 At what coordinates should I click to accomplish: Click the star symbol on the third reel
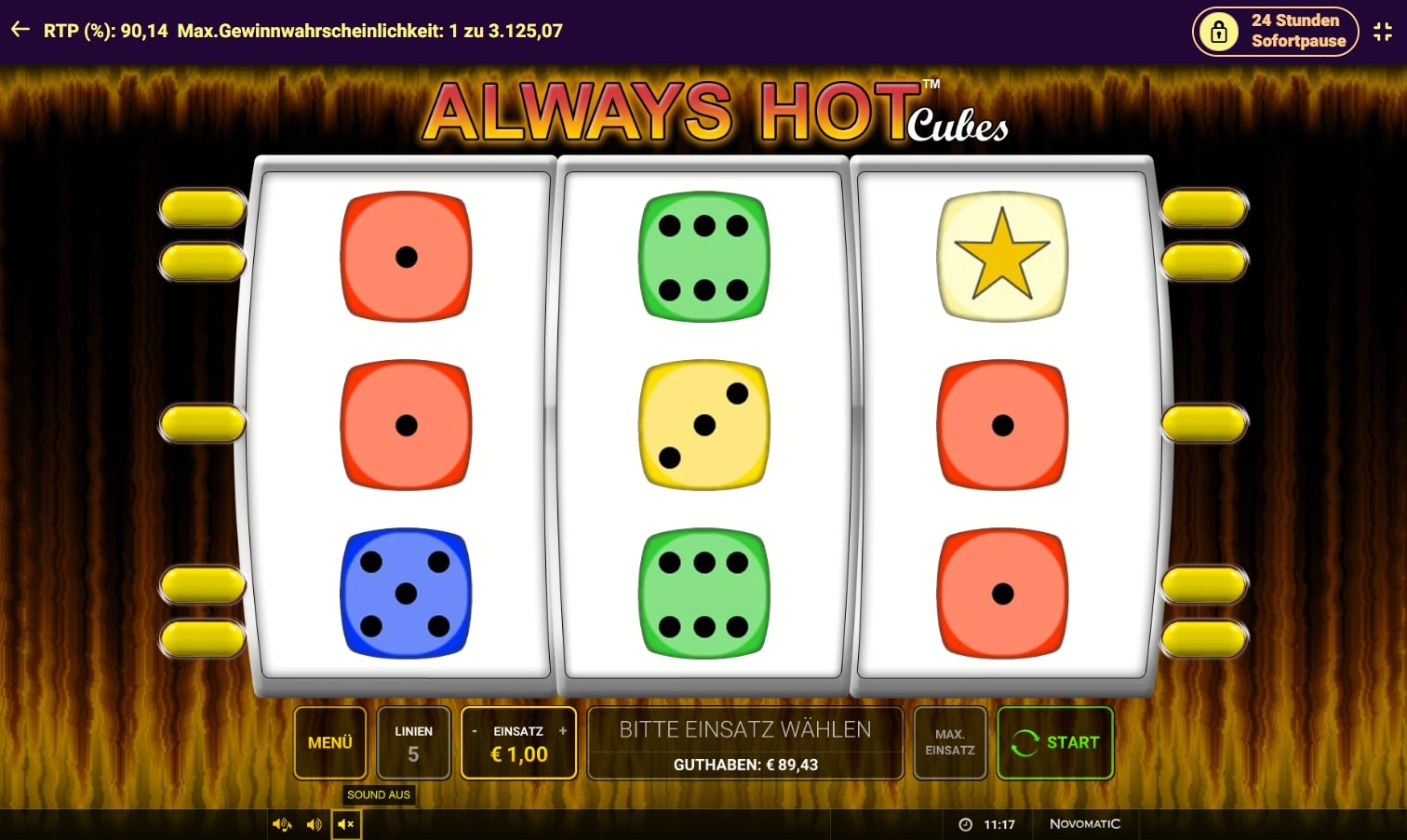coord(1002,255)
